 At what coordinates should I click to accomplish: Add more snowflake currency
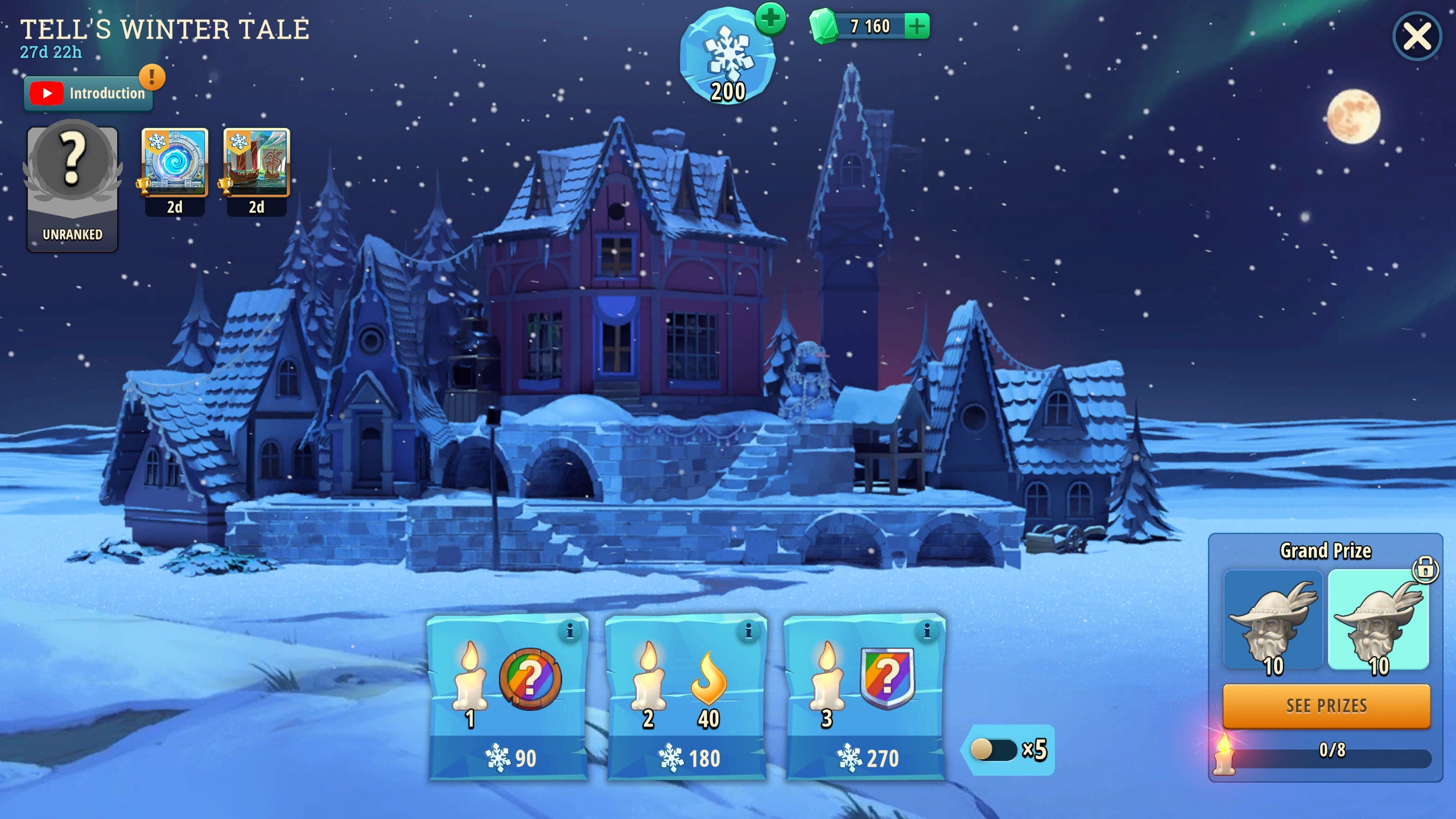(770, 19)
